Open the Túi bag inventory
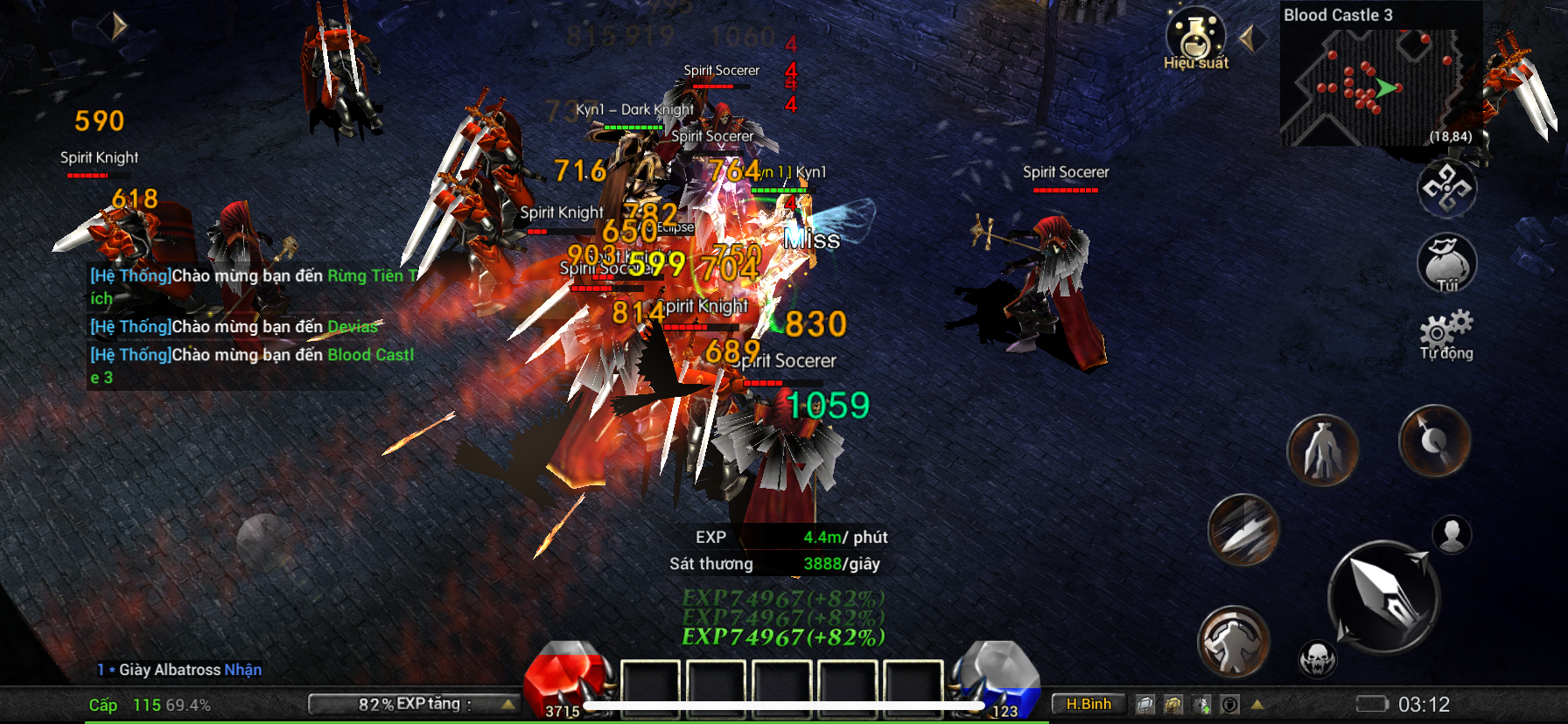 click(x=1446, y=262)
